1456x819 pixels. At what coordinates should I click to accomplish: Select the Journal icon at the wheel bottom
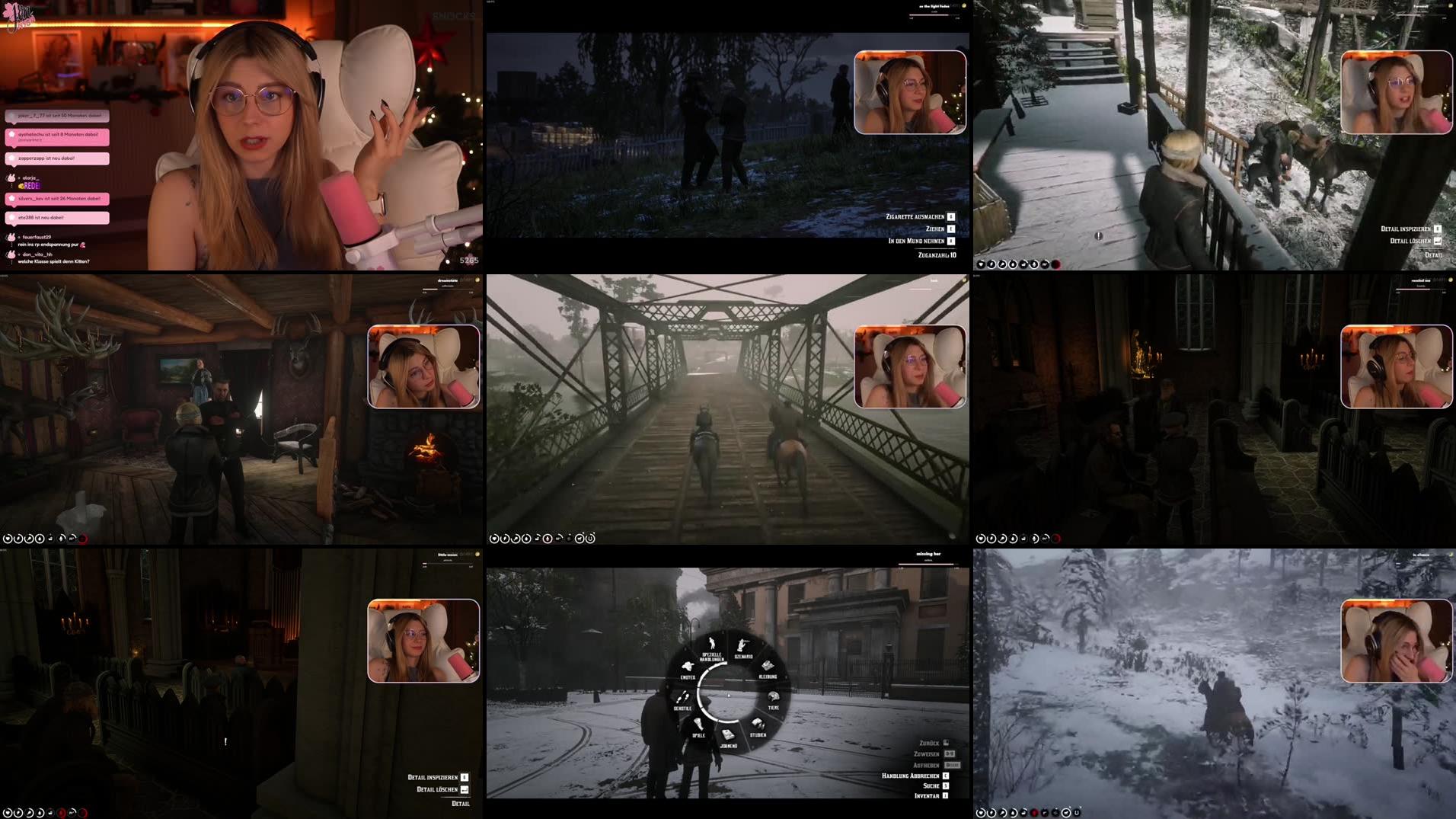point(727,735)
